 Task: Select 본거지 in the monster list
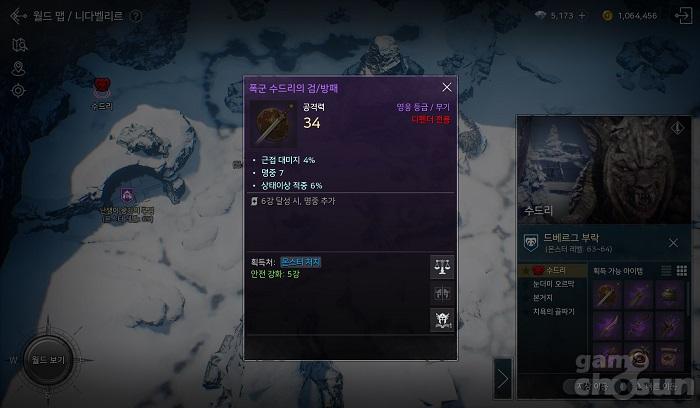[x=545, y=298]
